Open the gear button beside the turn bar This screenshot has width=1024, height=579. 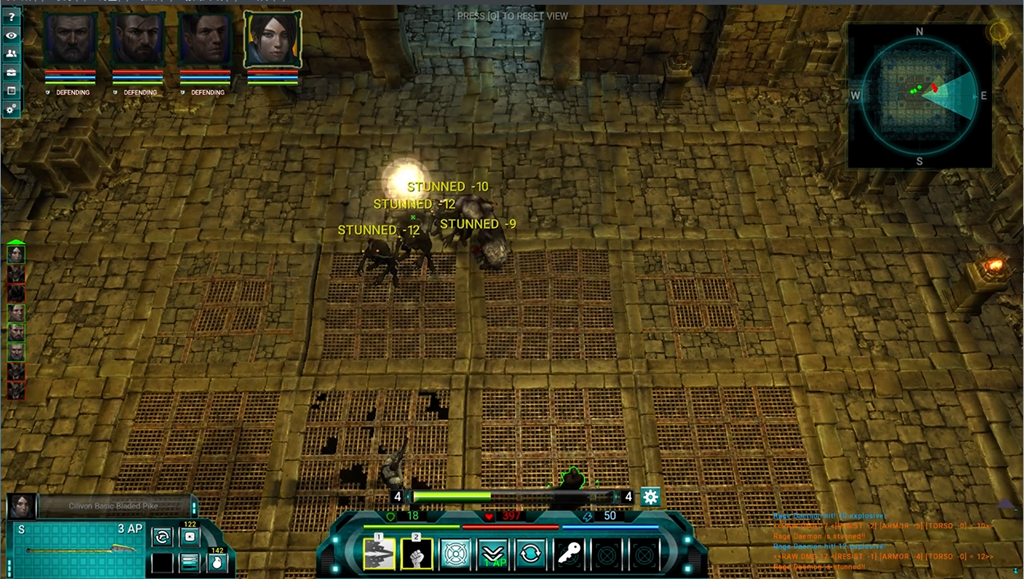click(651, 496)
